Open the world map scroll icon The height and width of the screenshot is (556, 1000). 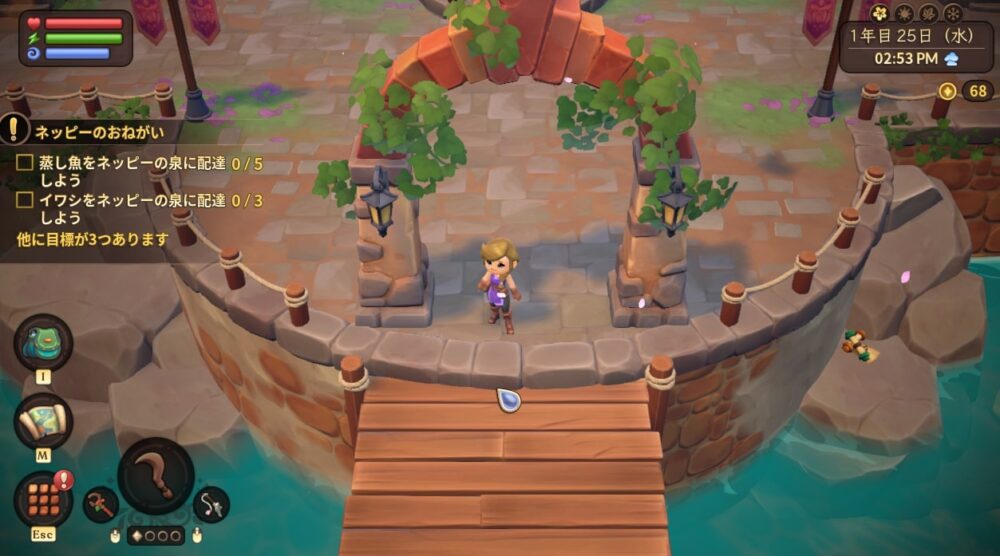coord(42,421)
